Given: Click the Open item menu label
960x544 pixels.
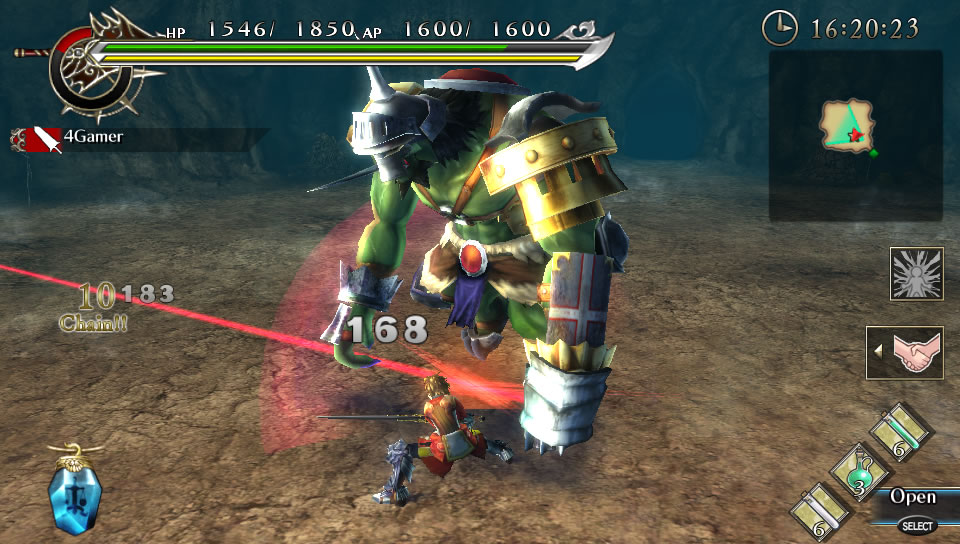Looking at the screenshot, I should [x=913, y=497].
